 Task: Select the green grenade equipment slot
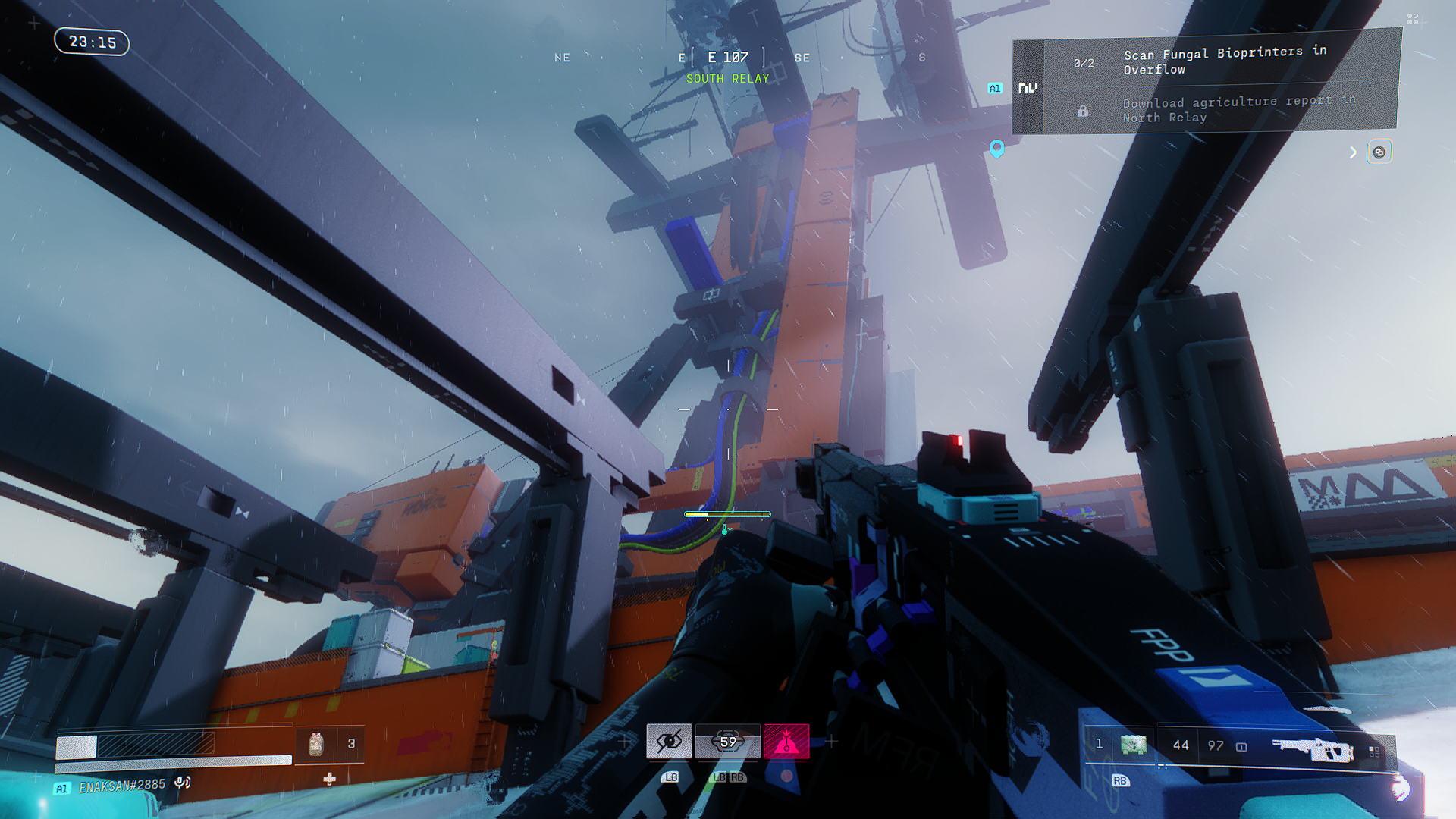click(x=1134, y=745)
